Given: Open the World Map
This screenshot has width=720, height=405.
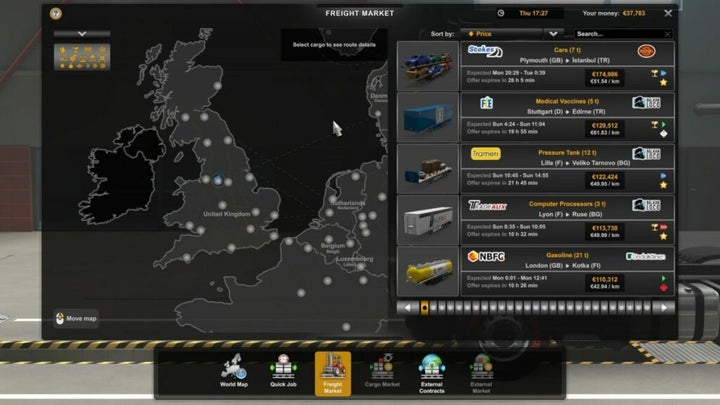Looking at the screenshot, I should coord(234,372).
